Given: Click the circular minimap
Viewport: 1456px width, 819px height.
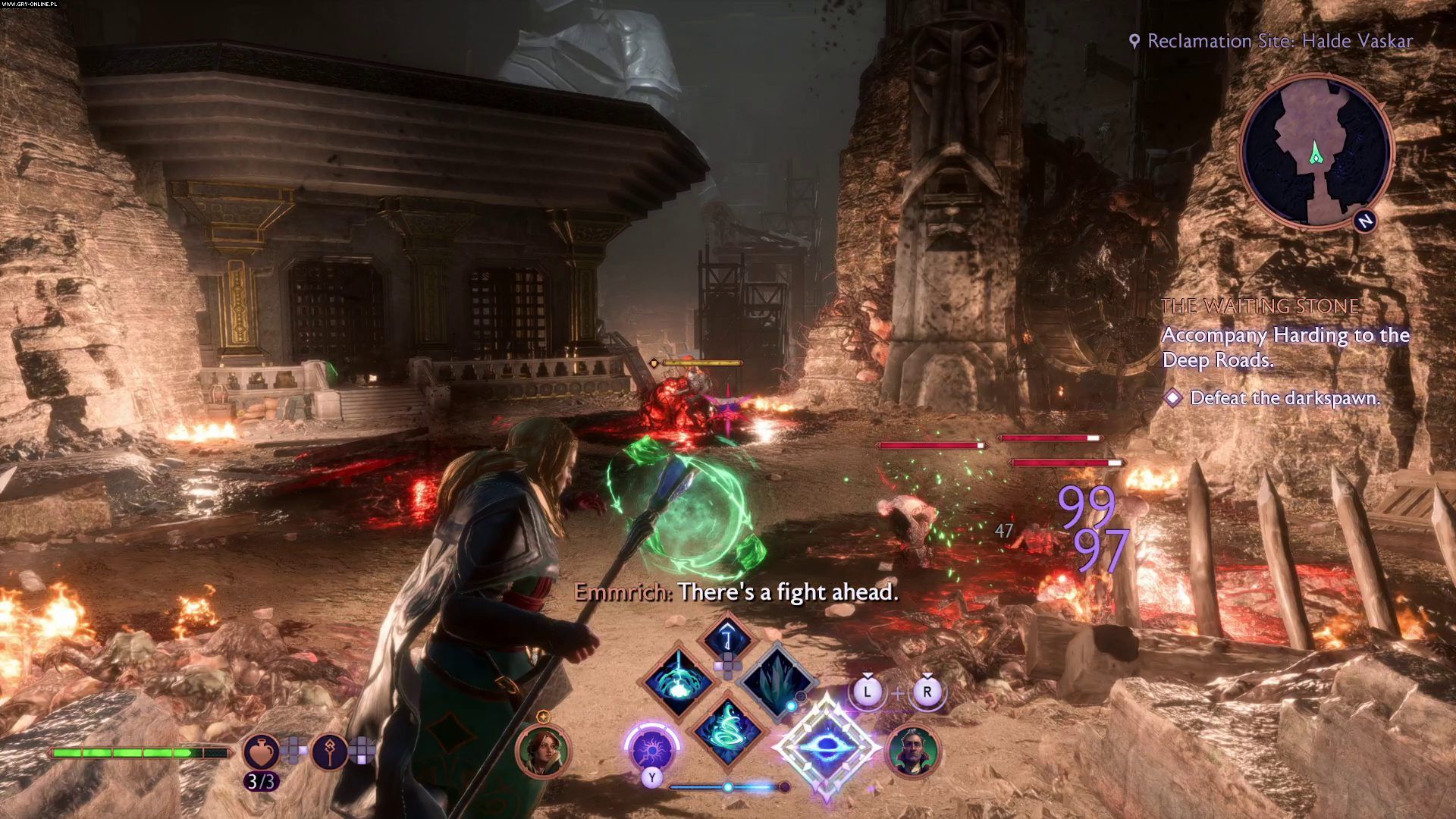Looking at the screenshot, I should [1316, 152].
